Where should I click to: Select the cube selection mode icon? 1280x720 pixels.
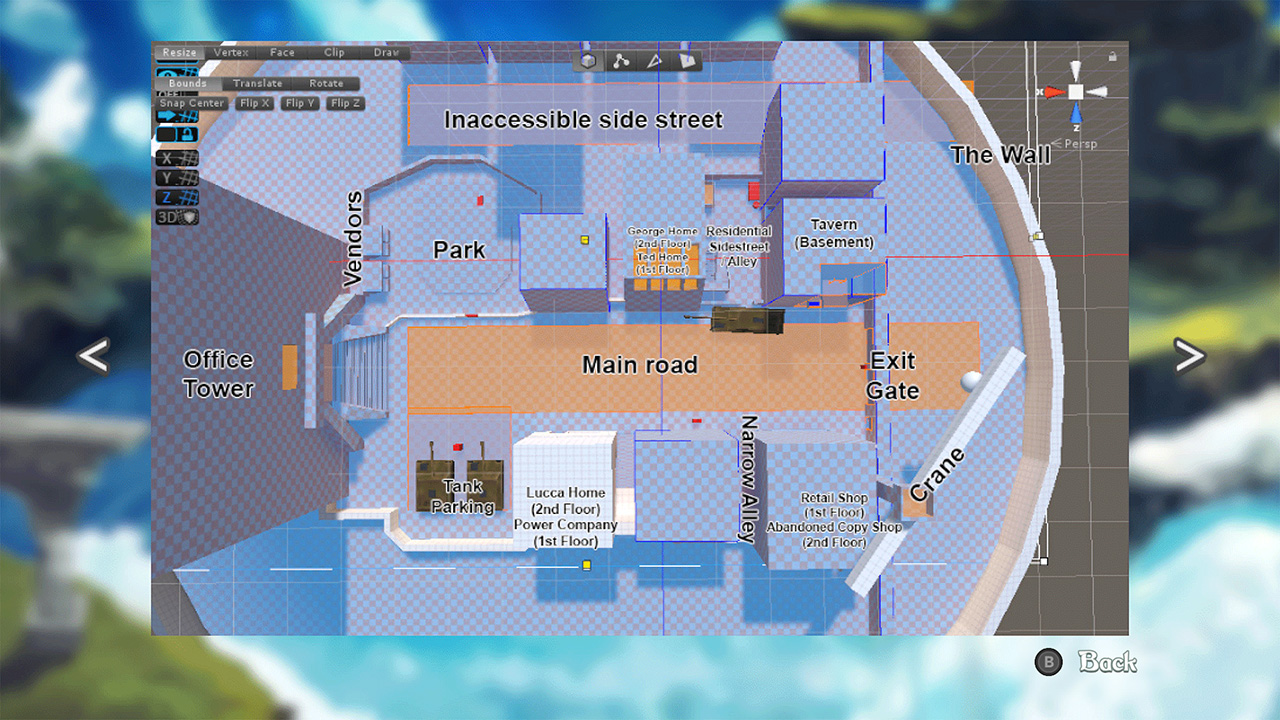[x=588, y=60]
